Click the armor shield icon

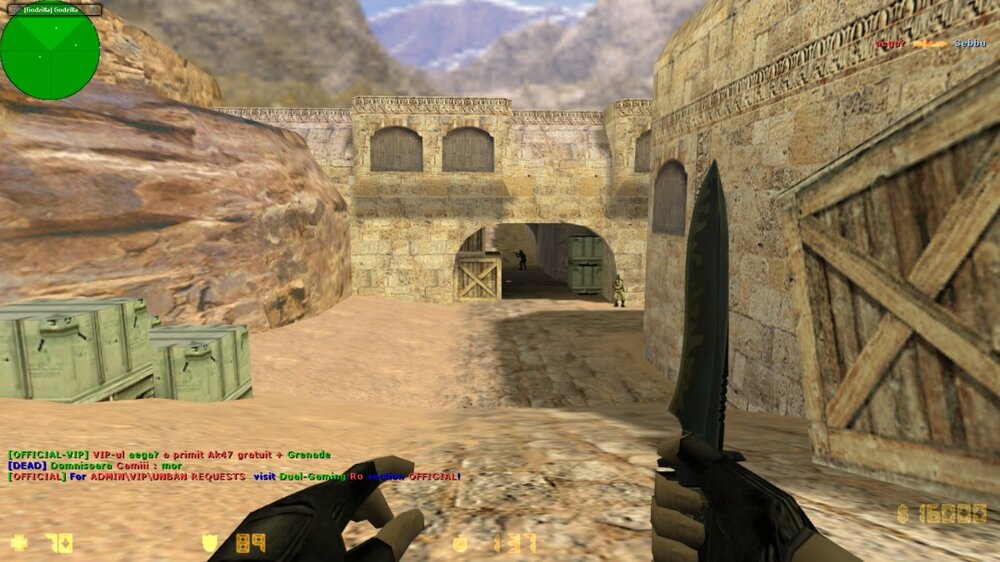click(x=209, y=544)
